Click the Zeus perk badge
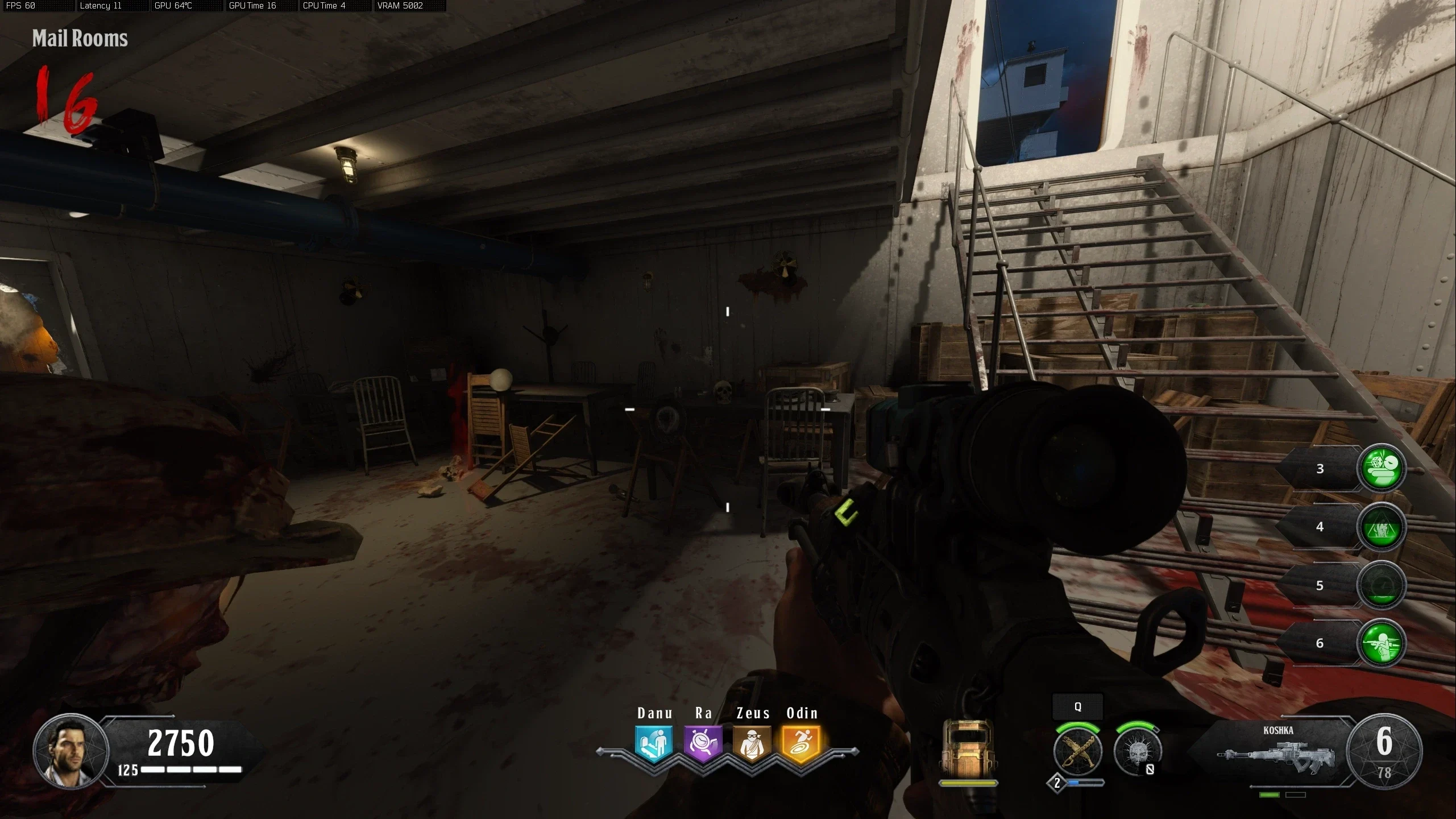 pyautogui.click(x=752, y=743)
